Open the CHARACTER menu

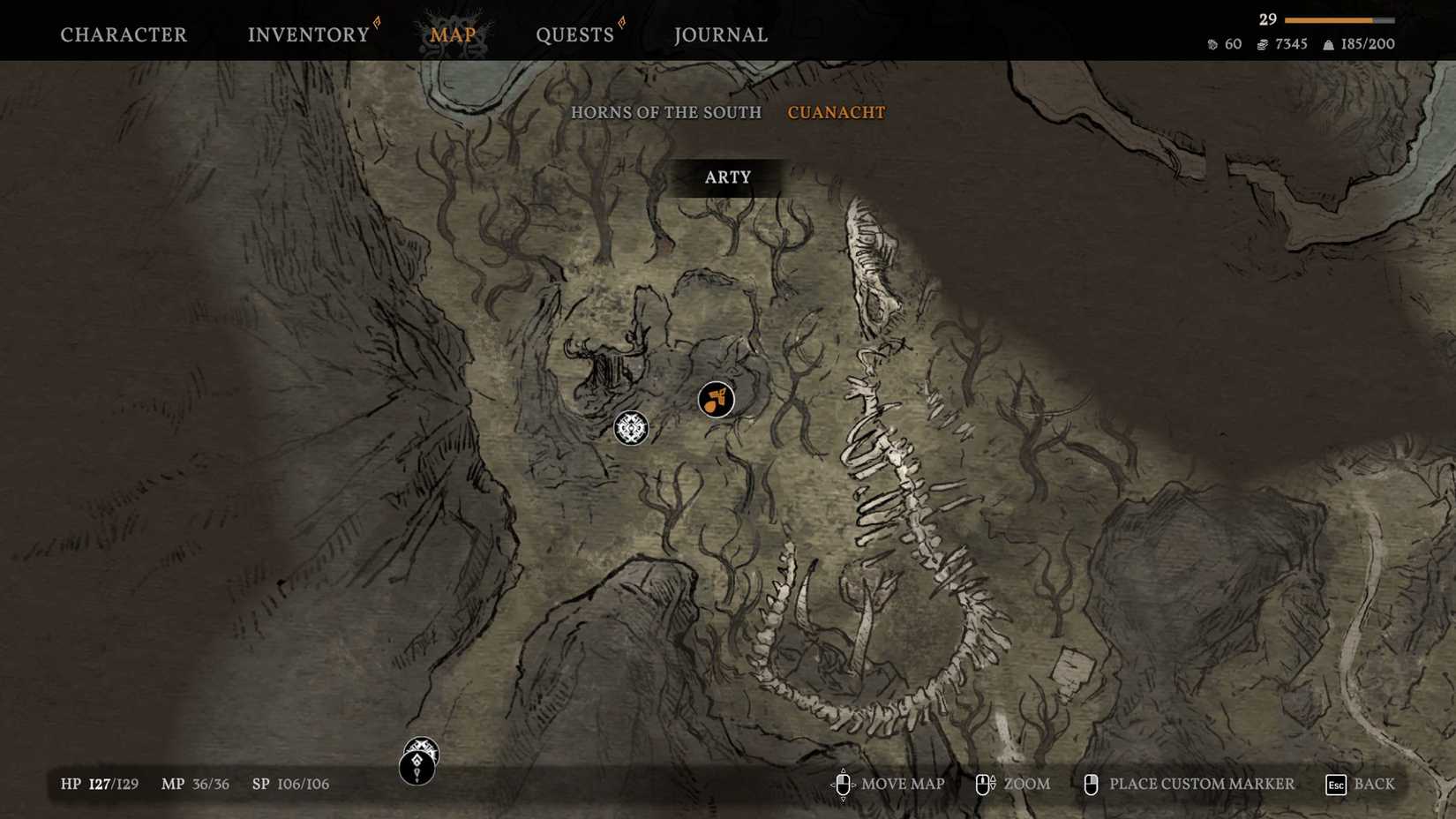123,34
